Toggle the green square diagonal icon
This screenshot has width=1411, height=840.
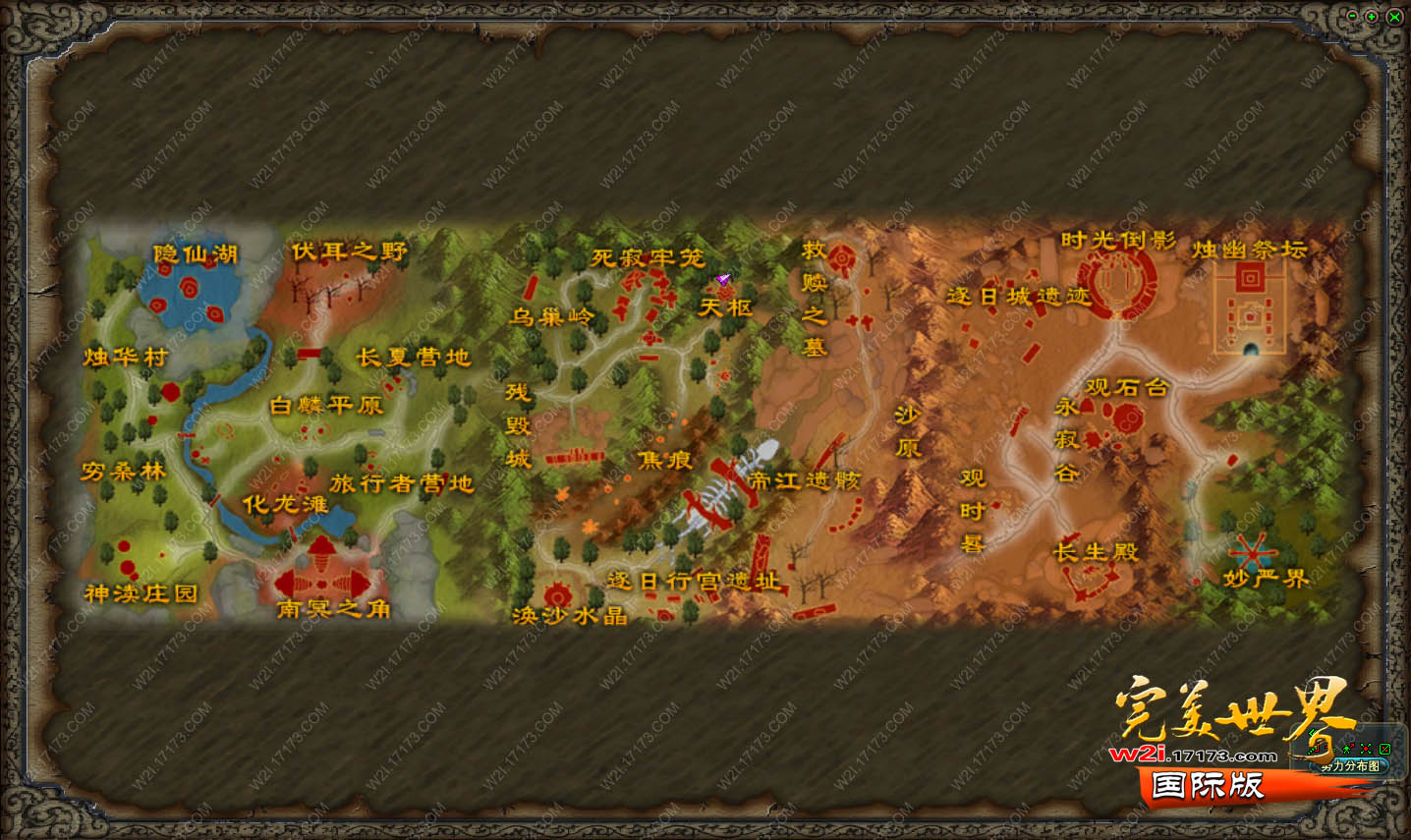tap(1384, 749)
